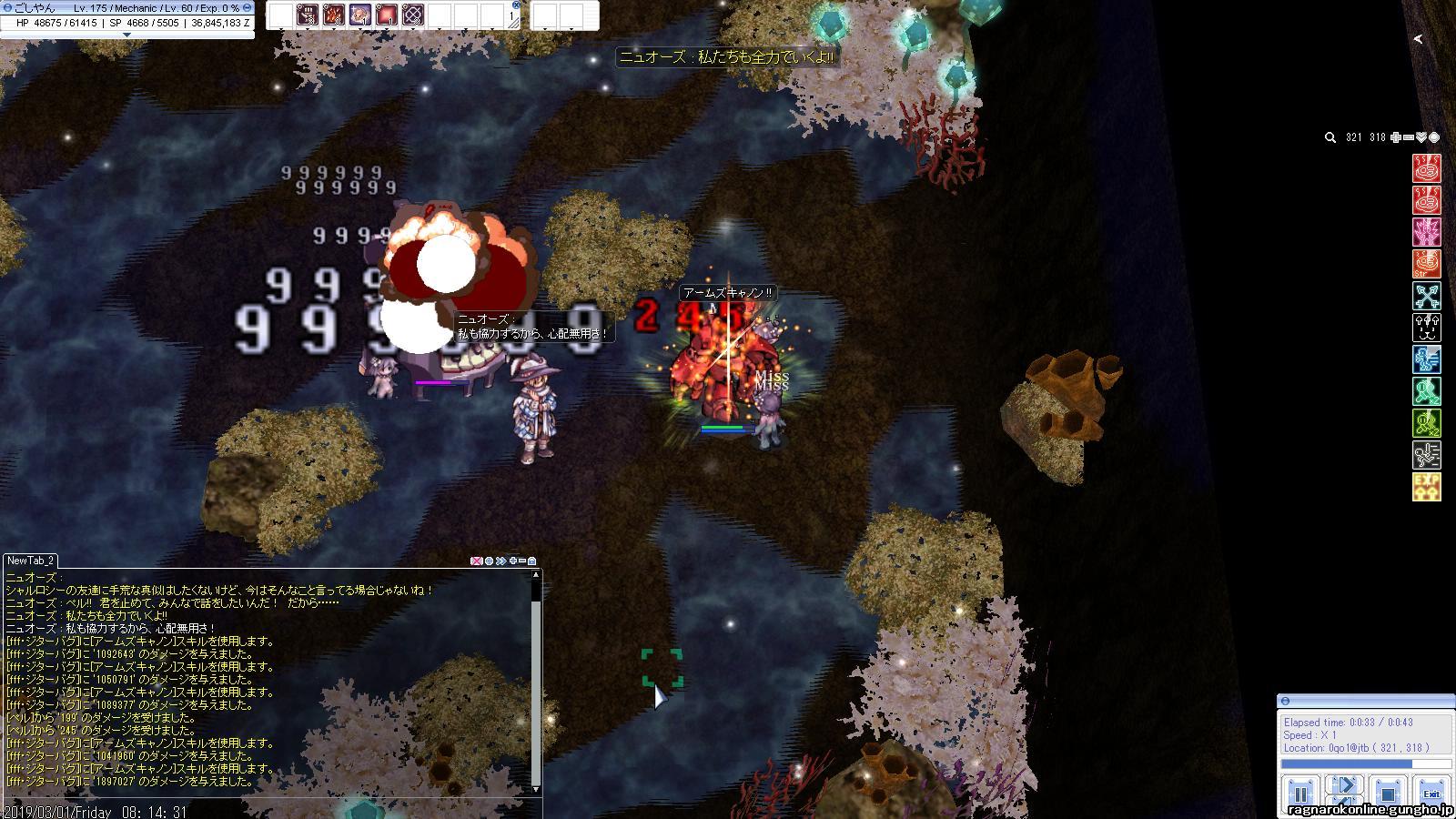Click the EXP boost buff icon

coord(1426,487)
